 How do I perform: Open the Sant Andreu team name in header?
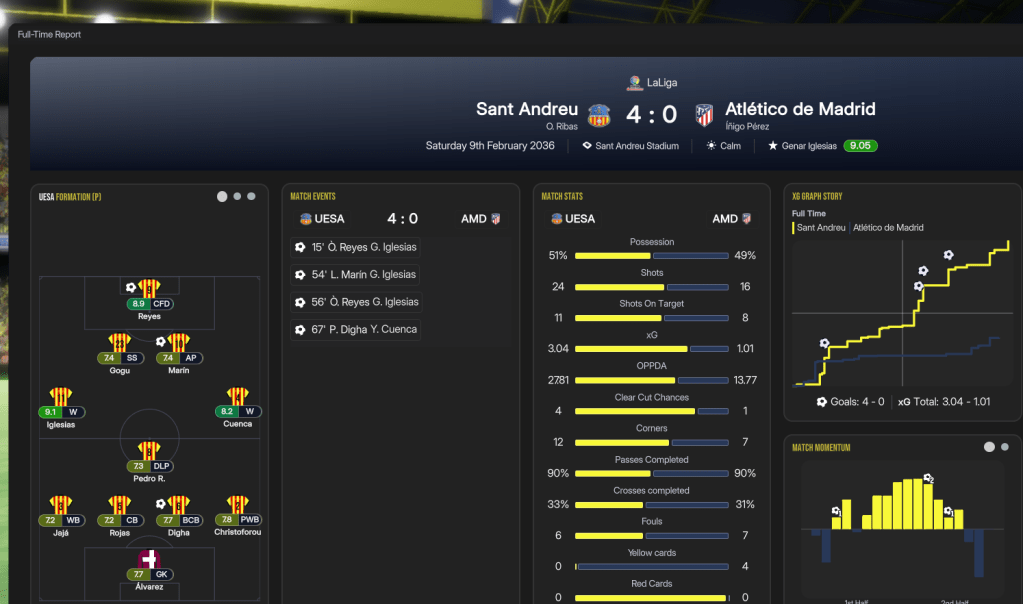[527, 109]
